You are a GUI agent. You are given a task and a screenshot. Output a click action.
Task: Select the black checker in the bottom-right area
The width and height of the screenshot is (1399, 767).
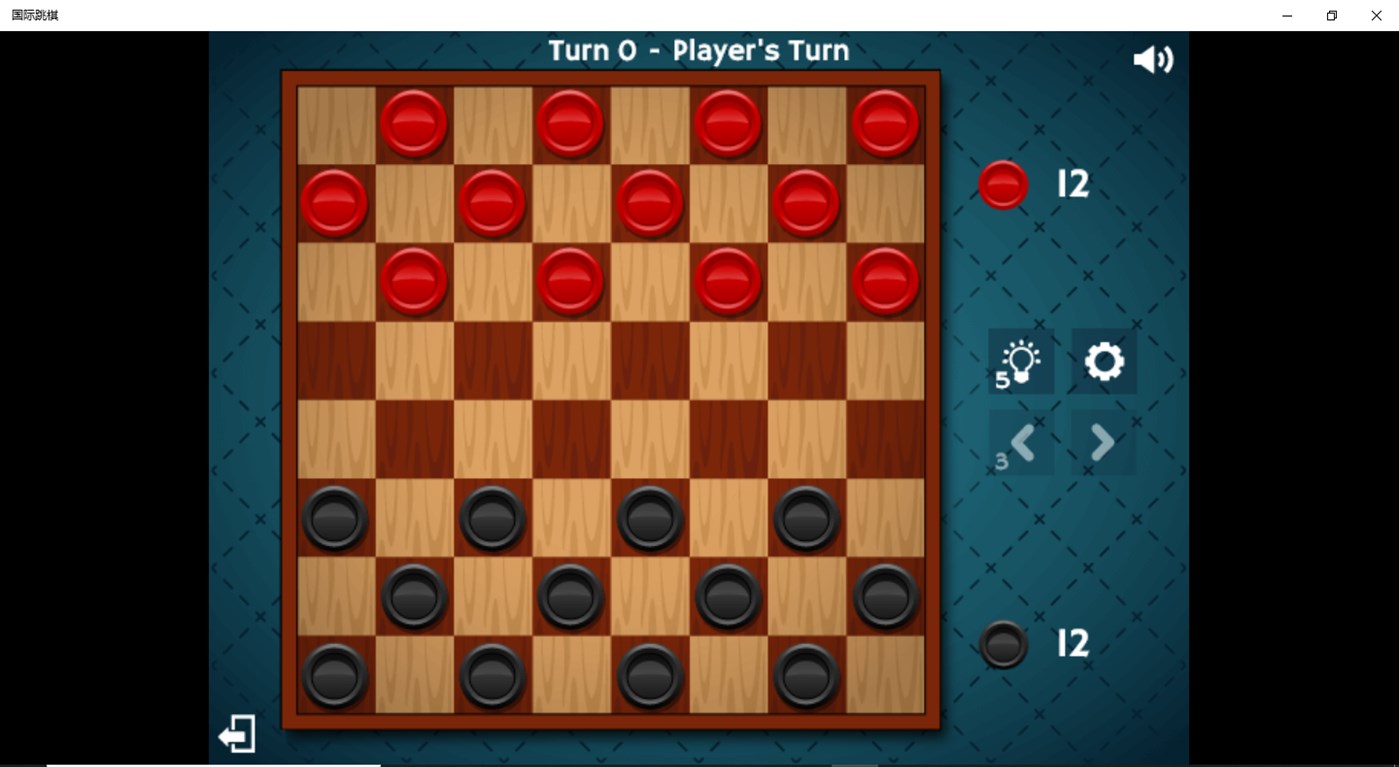(x=884, y=597)
